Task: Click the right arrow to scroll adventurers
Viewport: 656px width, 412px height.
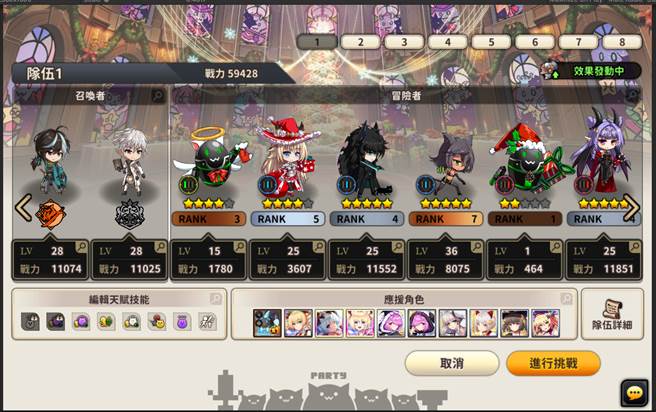Action: pos(631,207)
